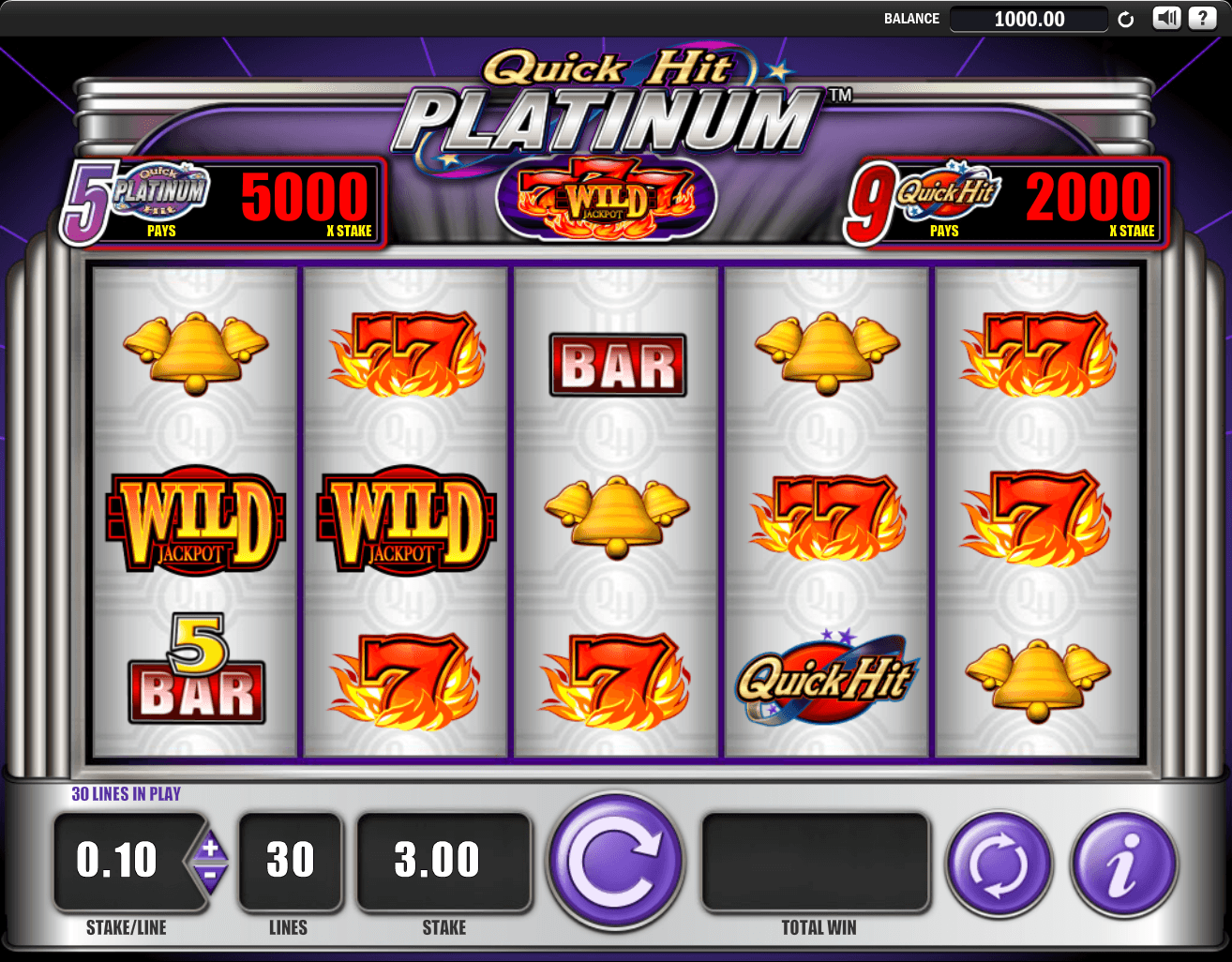Click the LINES box showing 30
The height and width of the screenshot is (962, 1232).
tap(289, 861)
